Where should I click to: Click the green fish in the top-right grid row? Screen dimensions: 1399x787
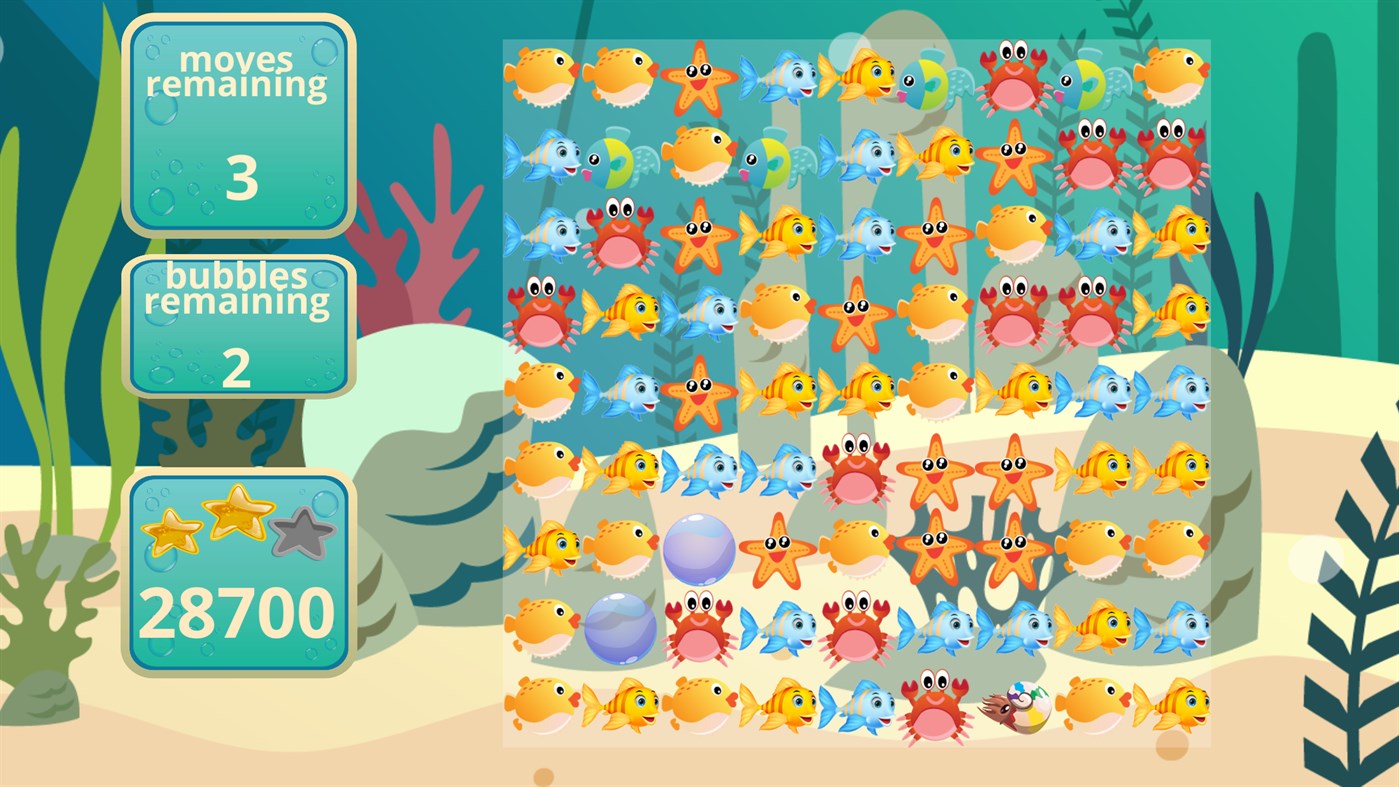[x=1086, y=82]
